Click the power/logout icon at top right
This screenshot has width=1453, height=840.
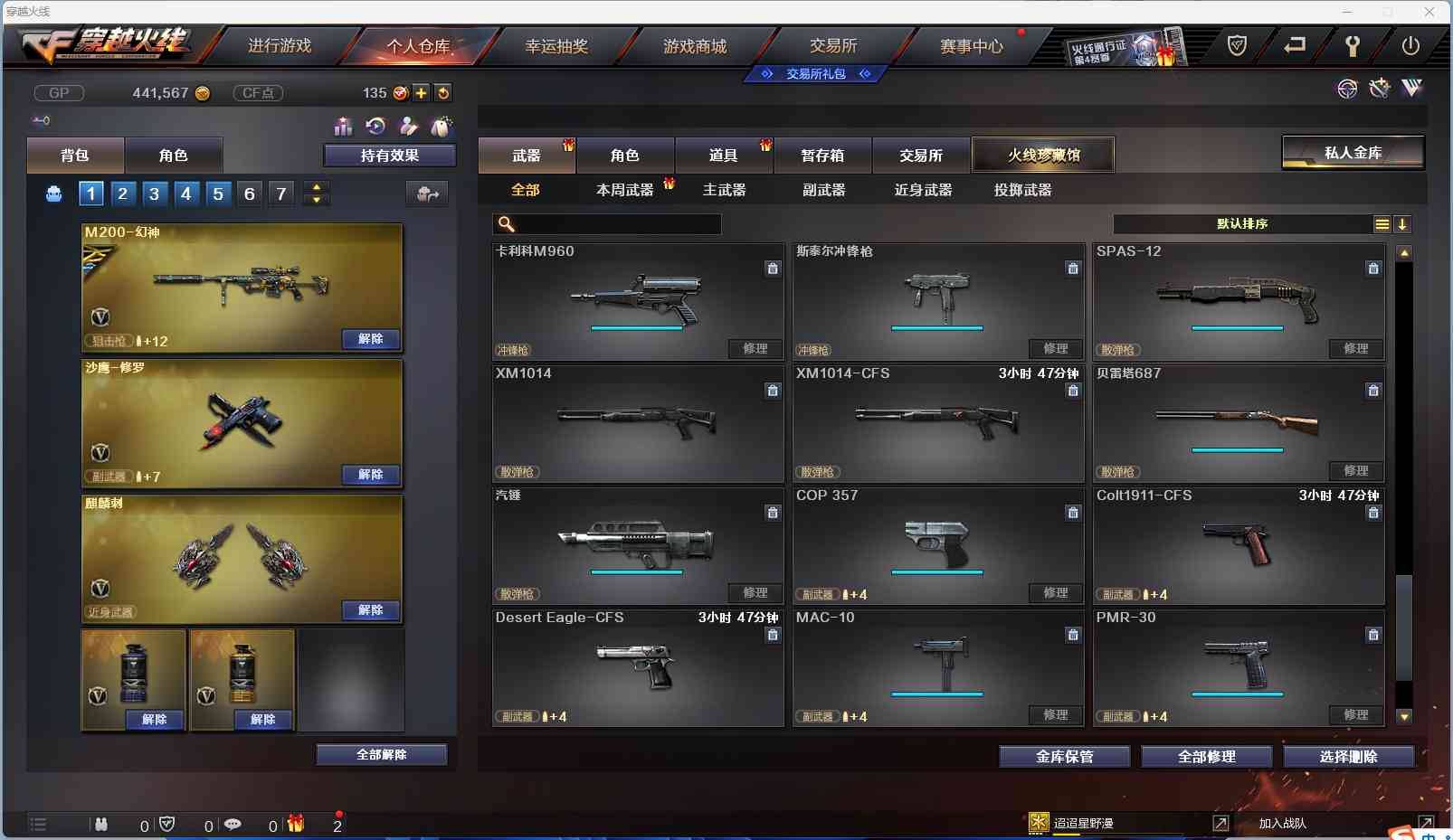point(1411,45)
